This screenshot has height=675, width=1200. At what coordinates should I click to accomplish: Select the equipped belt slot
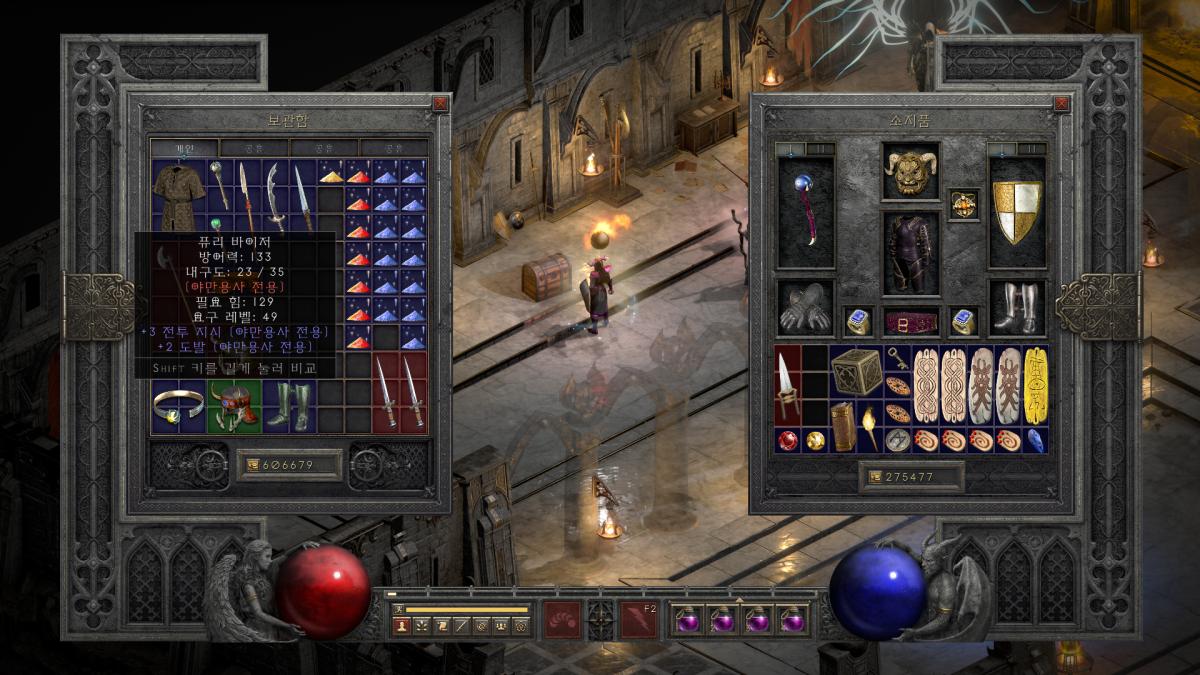(911, 322)
